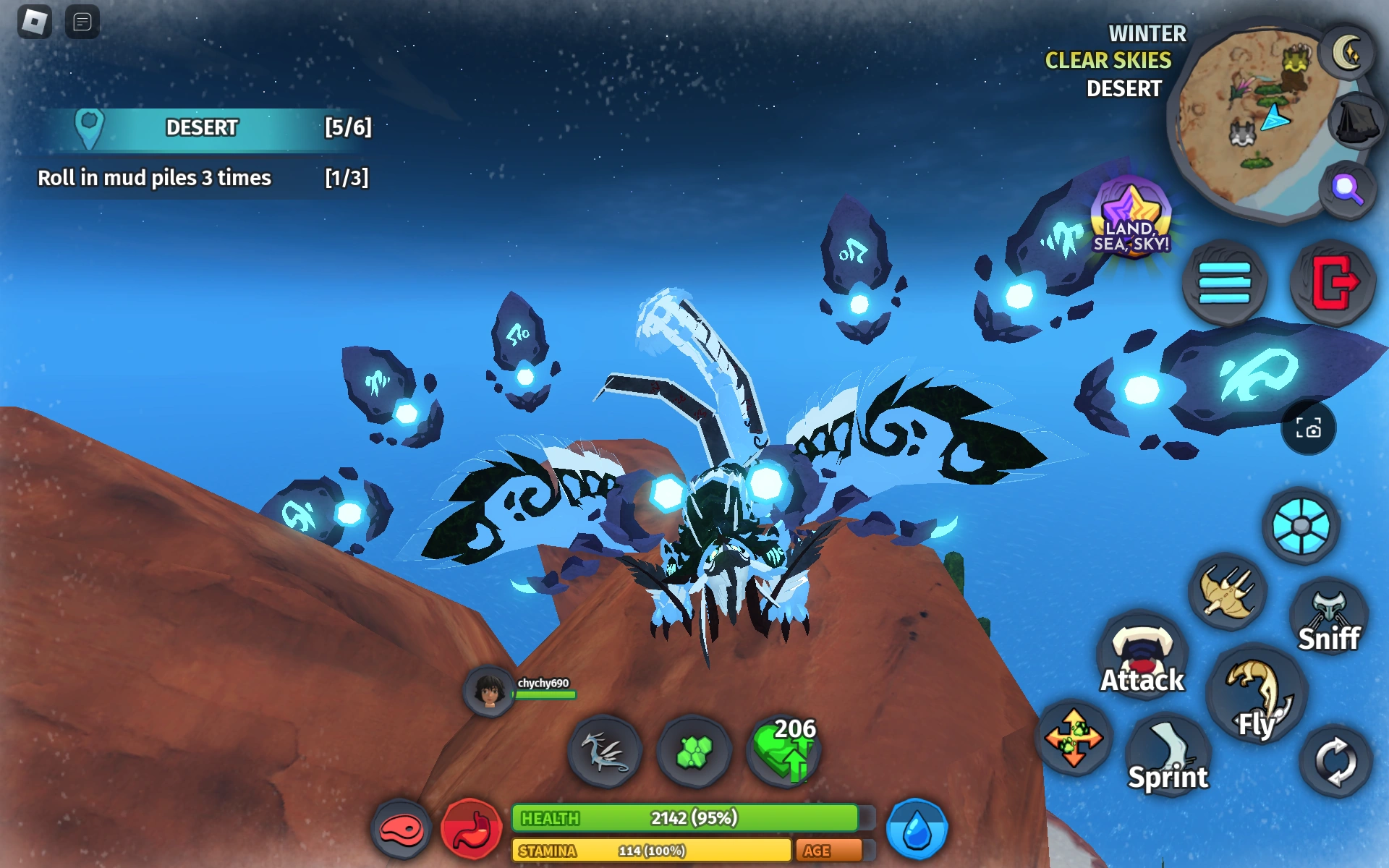Screen dimensions: 1389x868
Task: Expand the minimap with the magnifier
Action: 1346,188
